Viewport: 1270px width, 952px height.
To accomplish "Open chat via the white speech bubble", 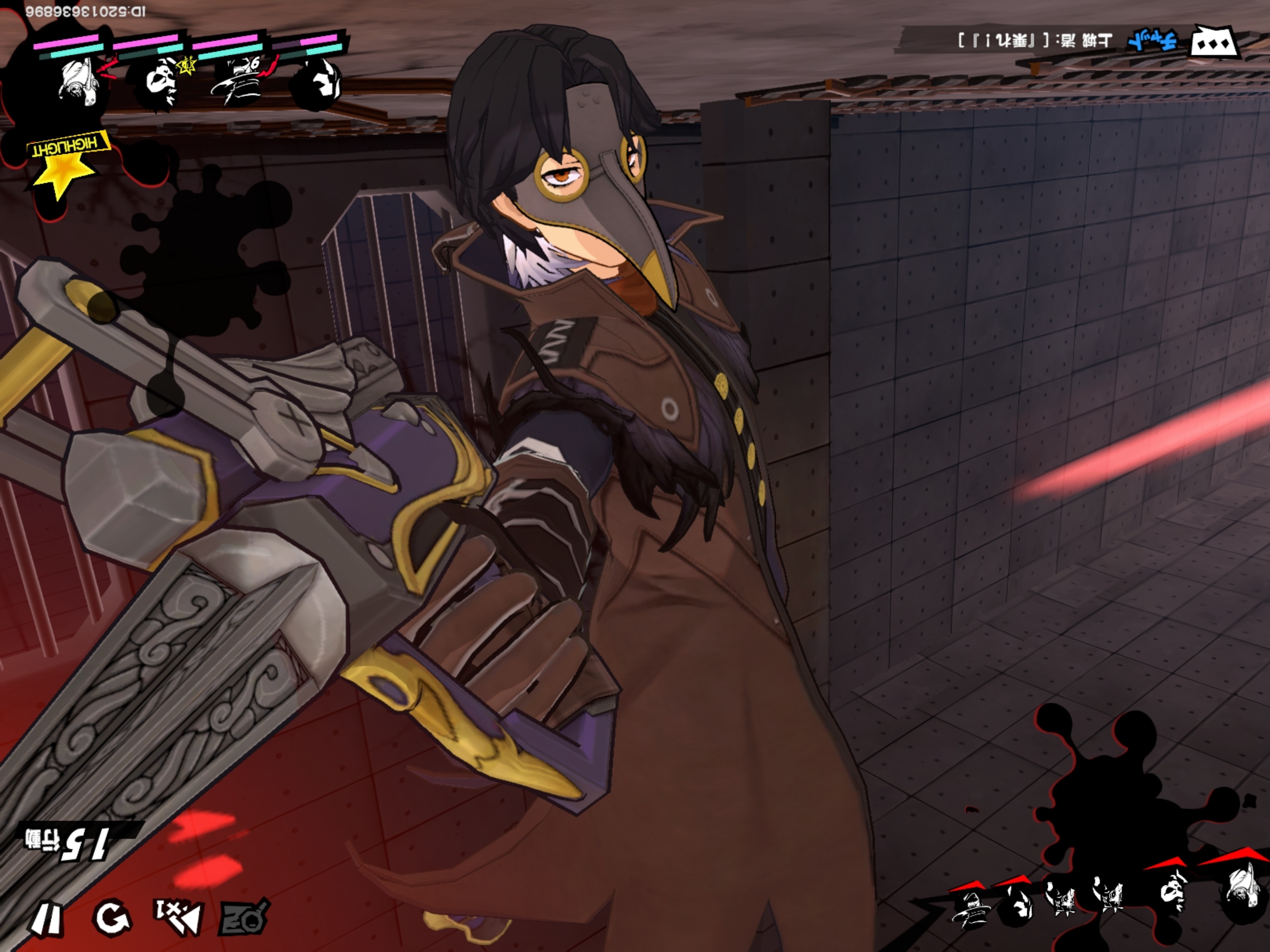I will click(x=1216, y=42).
